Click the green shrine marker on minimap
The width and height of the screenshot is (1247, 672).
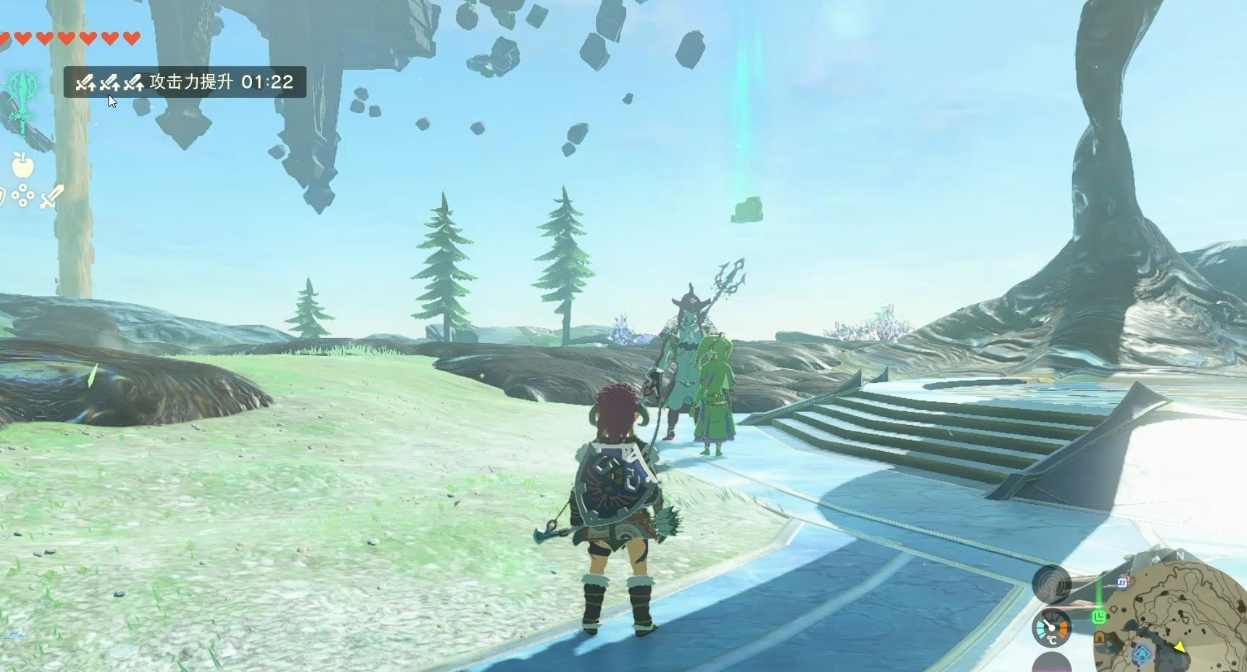click(1100, 615)
